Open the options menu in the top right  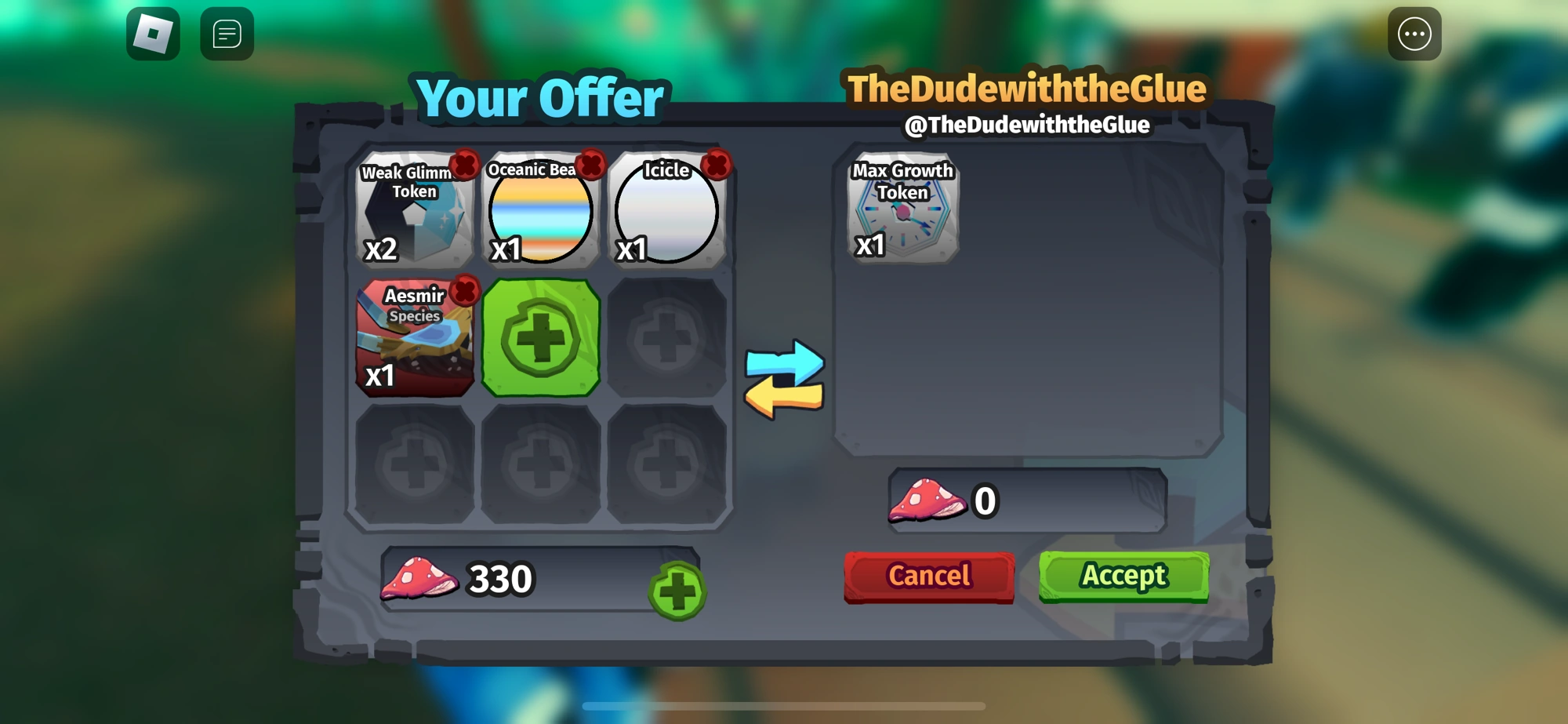coord(1415,33)
